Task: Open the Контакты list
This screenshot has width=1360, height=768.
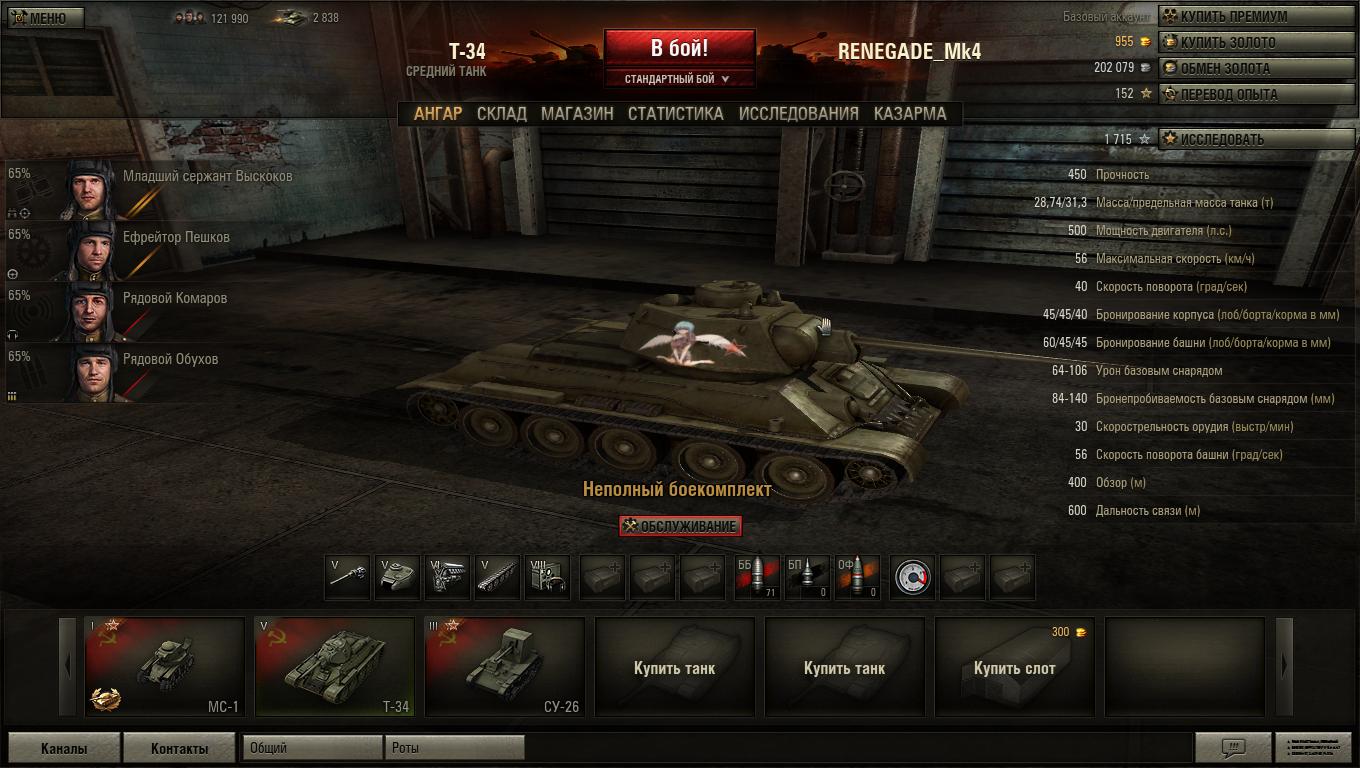Action: (179, 748)
